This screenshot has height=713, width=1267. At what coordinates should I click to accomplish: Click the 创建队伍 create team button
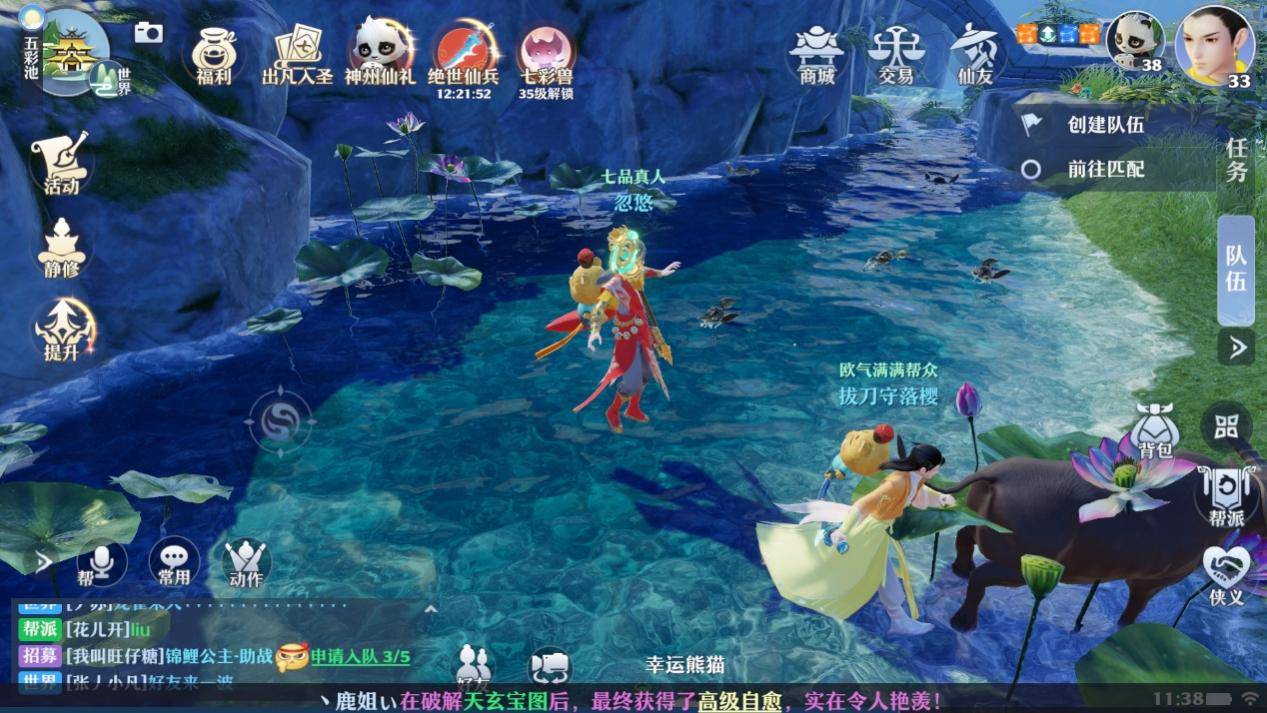[1105, 125]
